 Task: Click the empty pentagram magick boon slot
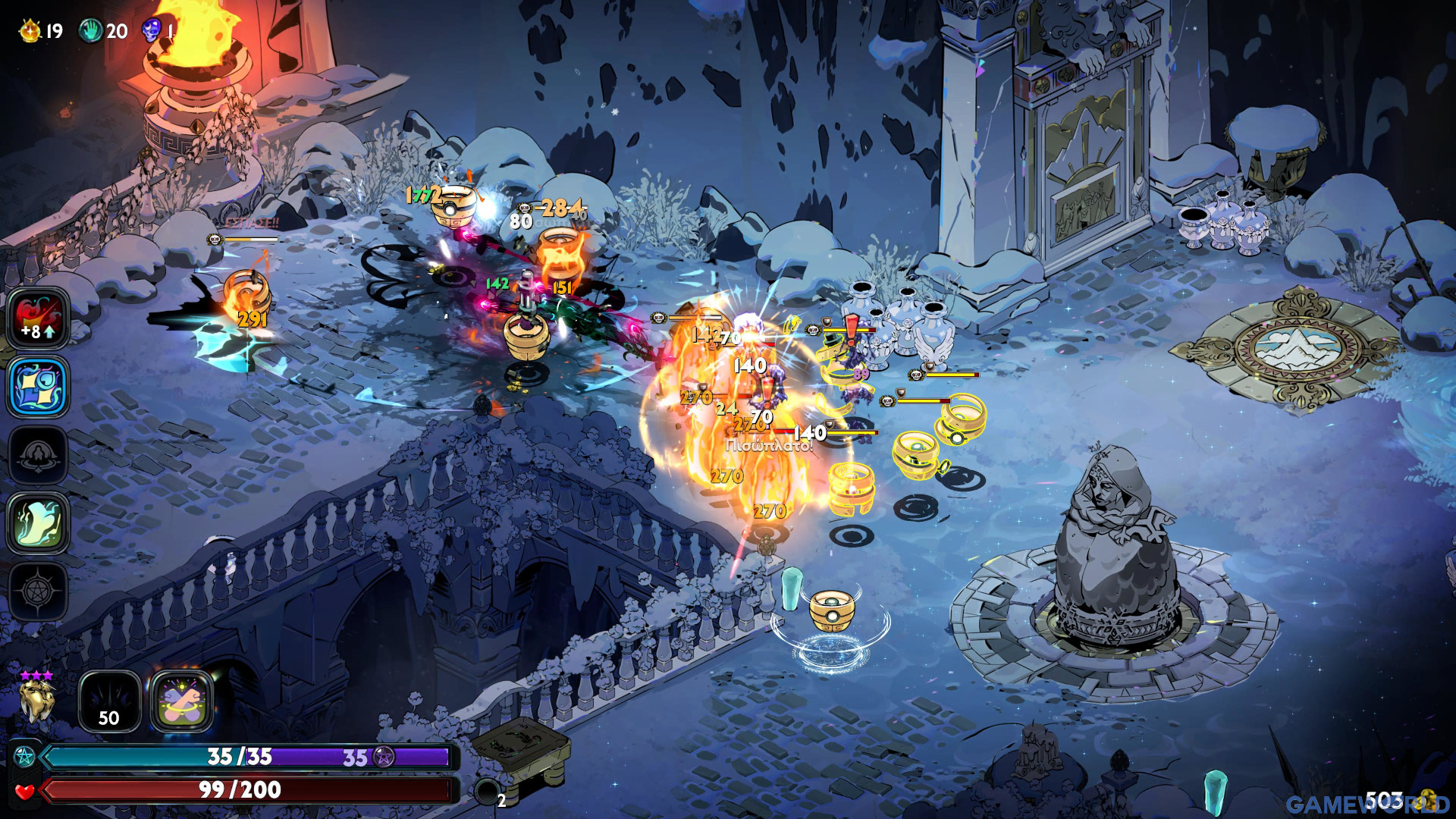click(x=38, y=591)
